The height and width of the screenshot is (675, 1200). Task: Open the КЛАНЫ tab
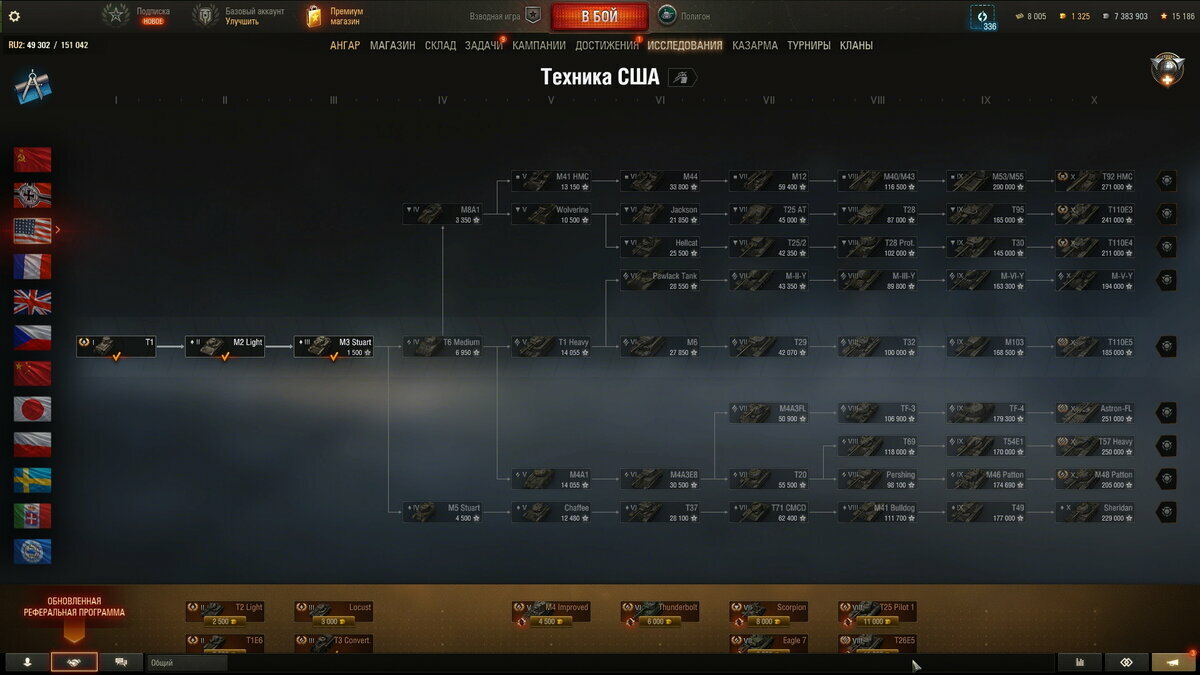pyautogui.click(x=856, y=45)
